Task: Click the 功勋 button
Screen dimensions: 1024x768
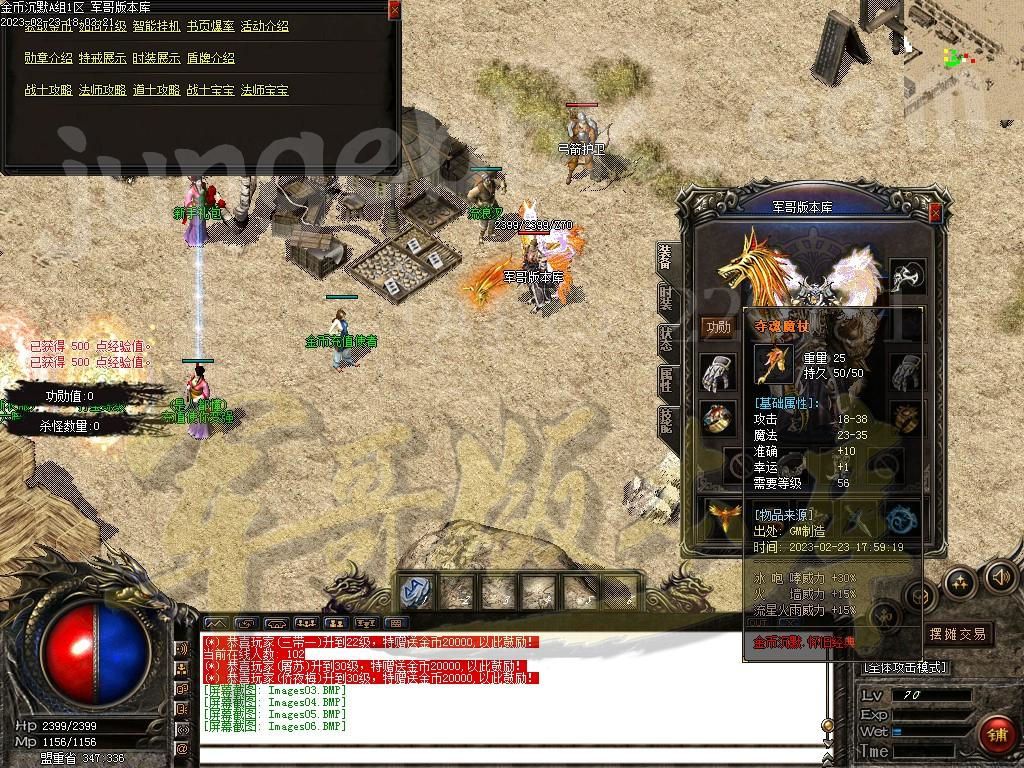Action: [717, 327]
